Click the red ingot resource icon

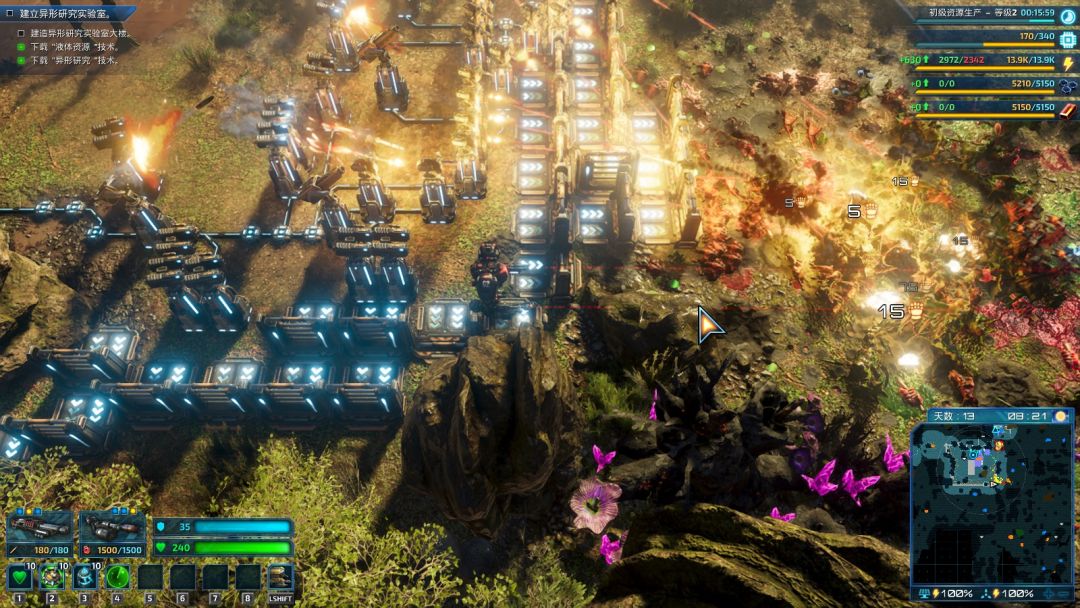[1067, 108]
